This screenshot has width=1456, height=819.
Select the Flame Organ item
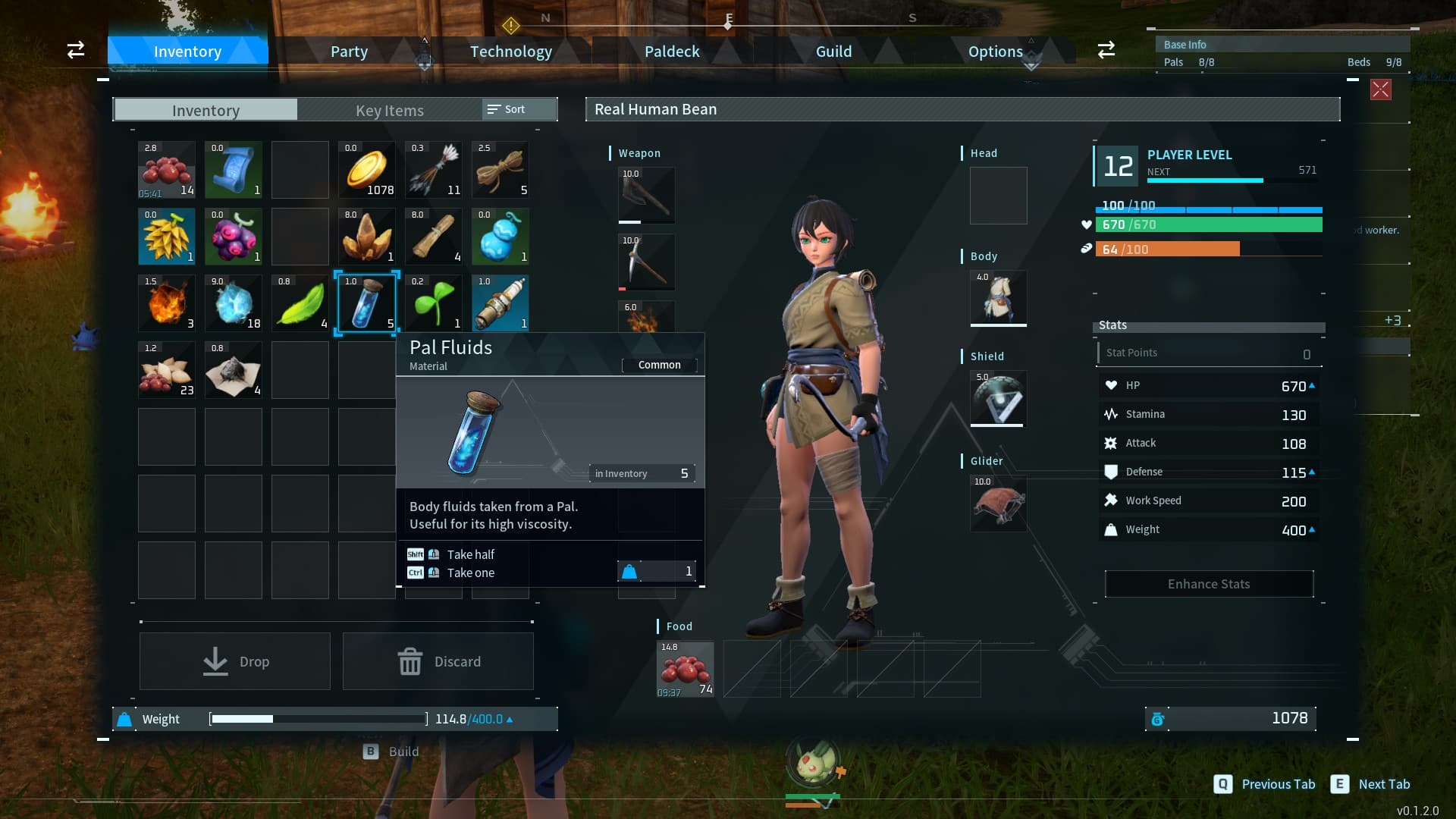click(167, 303)
